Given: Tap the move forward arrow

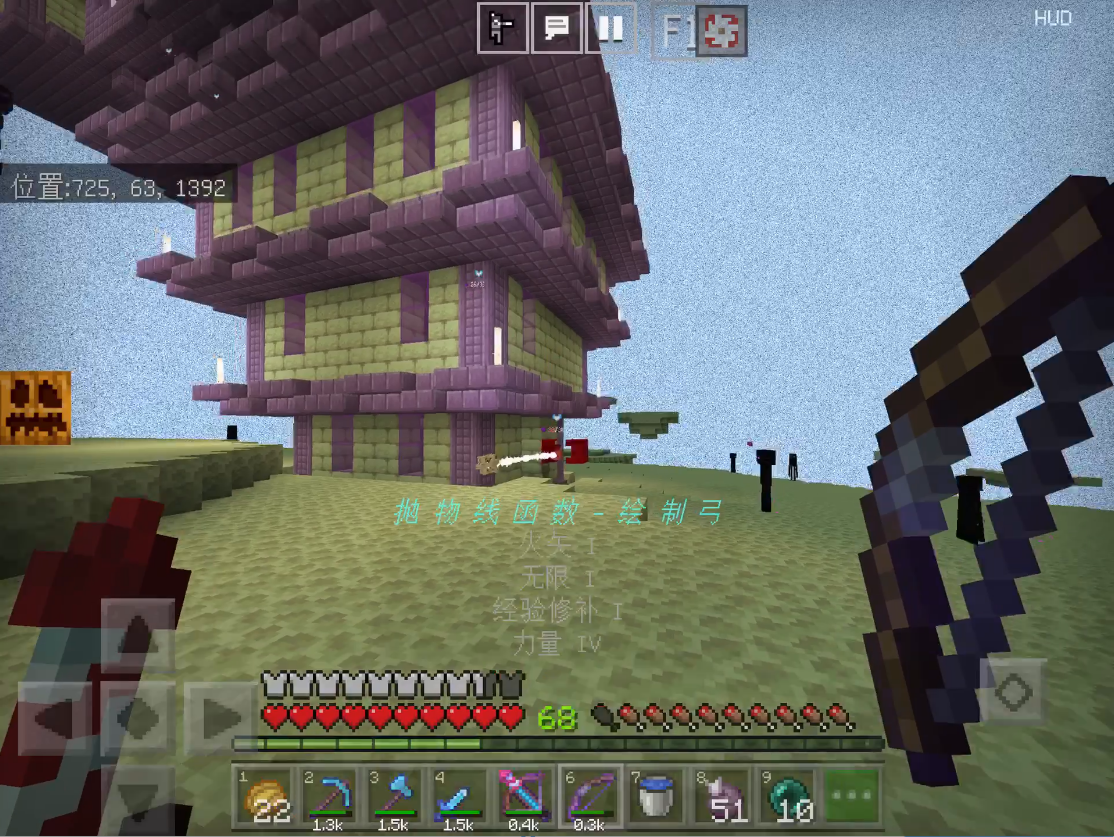Looking at the screenshot, I should click(138, 634).
